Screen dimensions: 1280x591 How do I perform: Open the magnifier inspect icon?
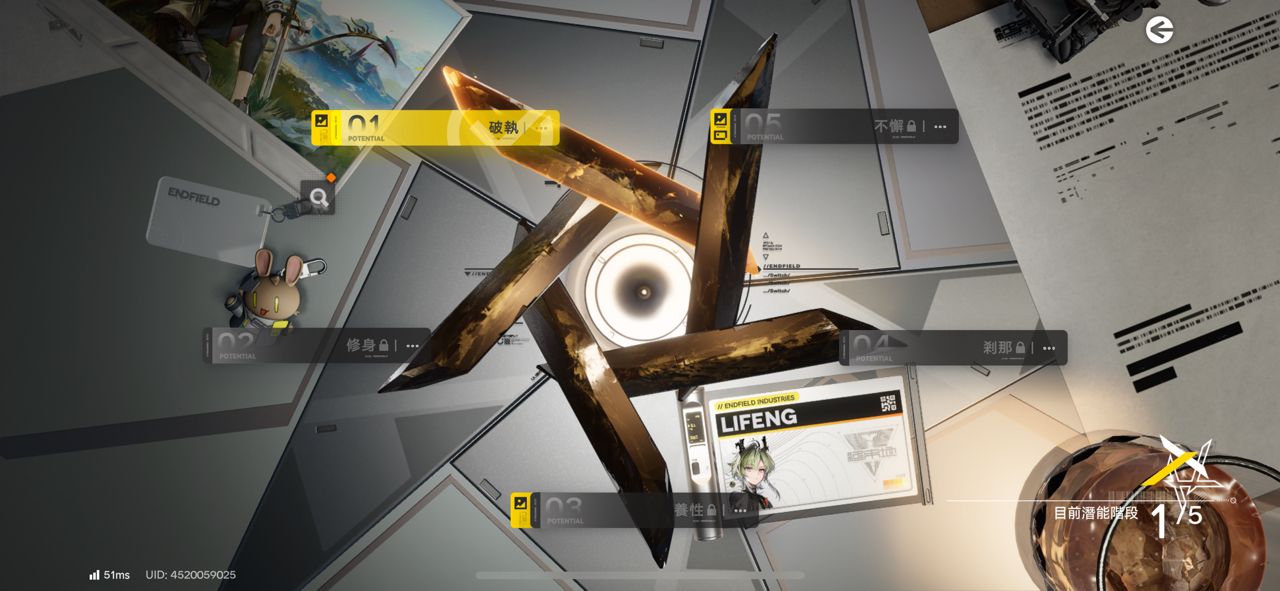click(x=319, y=198)
